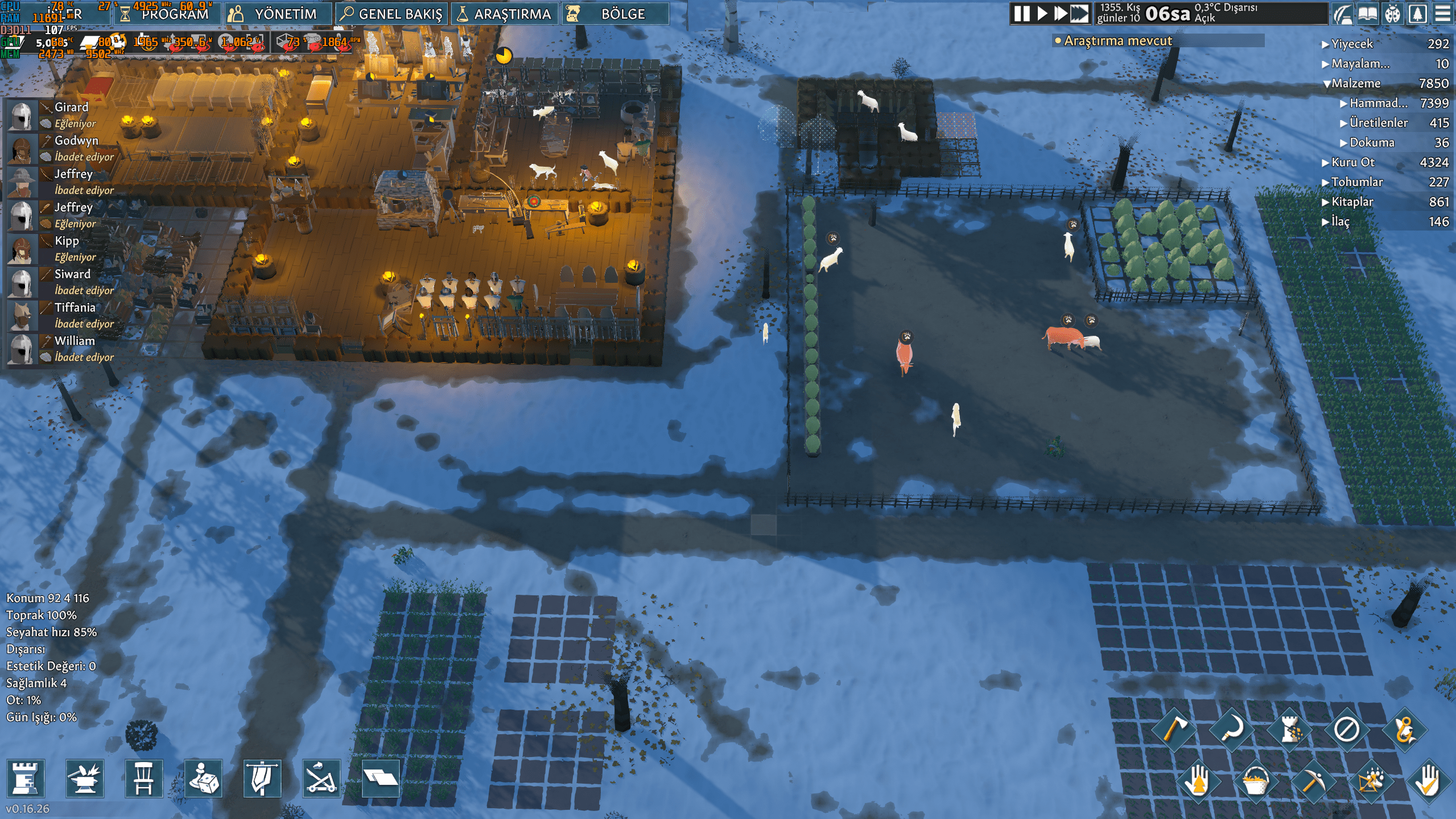This screenshot has width=1456, height=819.
Task: Open the ARAŞTIRMA research menu
Action: 504,14
